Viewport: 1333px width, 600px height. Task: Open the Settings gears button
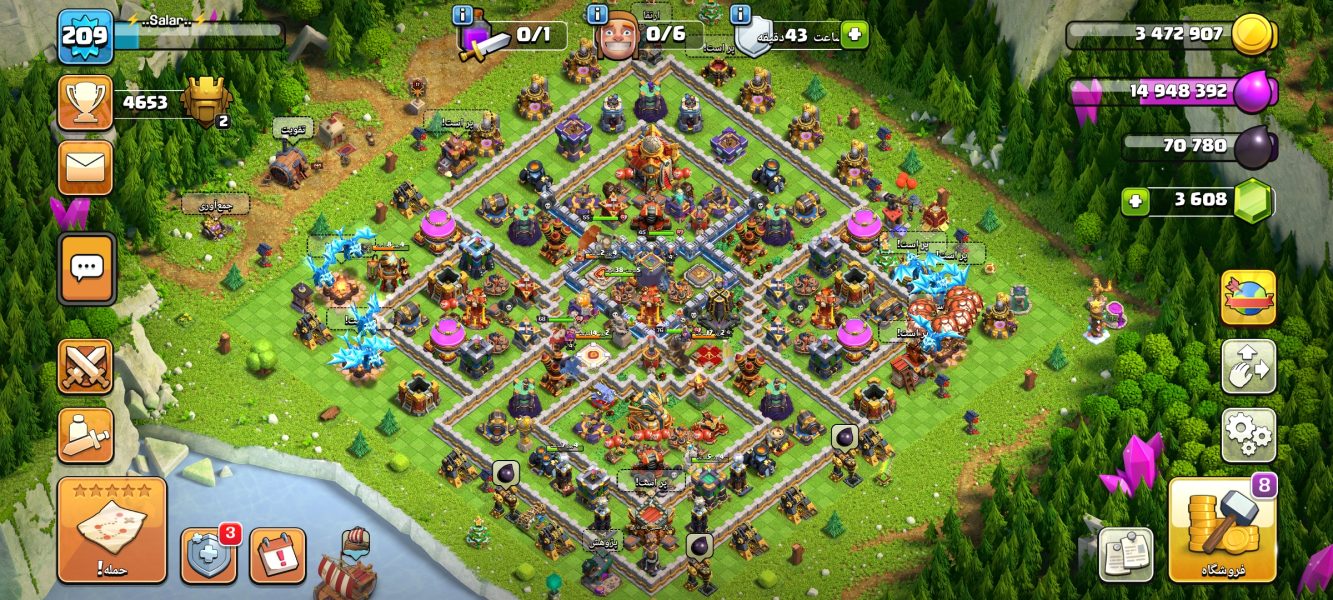click(1248, 435)
